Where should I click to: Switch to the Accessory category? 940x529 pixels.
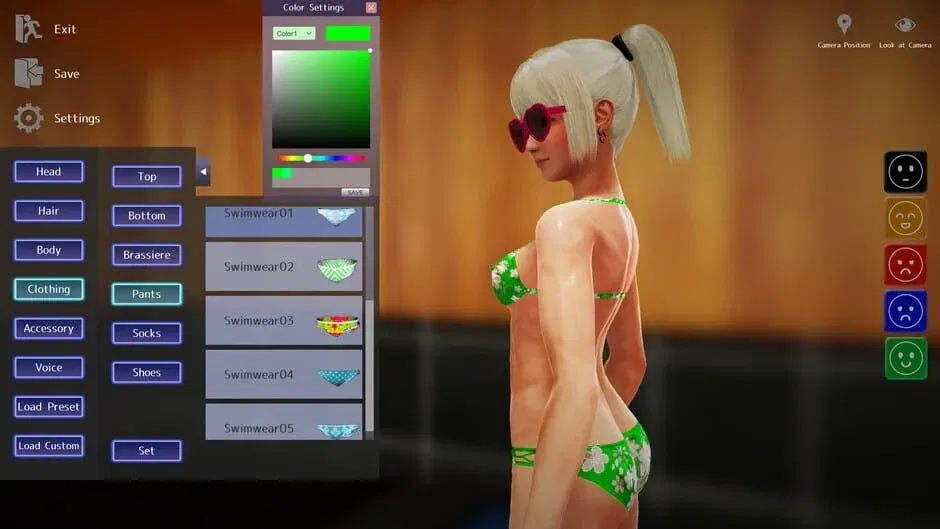(x=49, y=328)
